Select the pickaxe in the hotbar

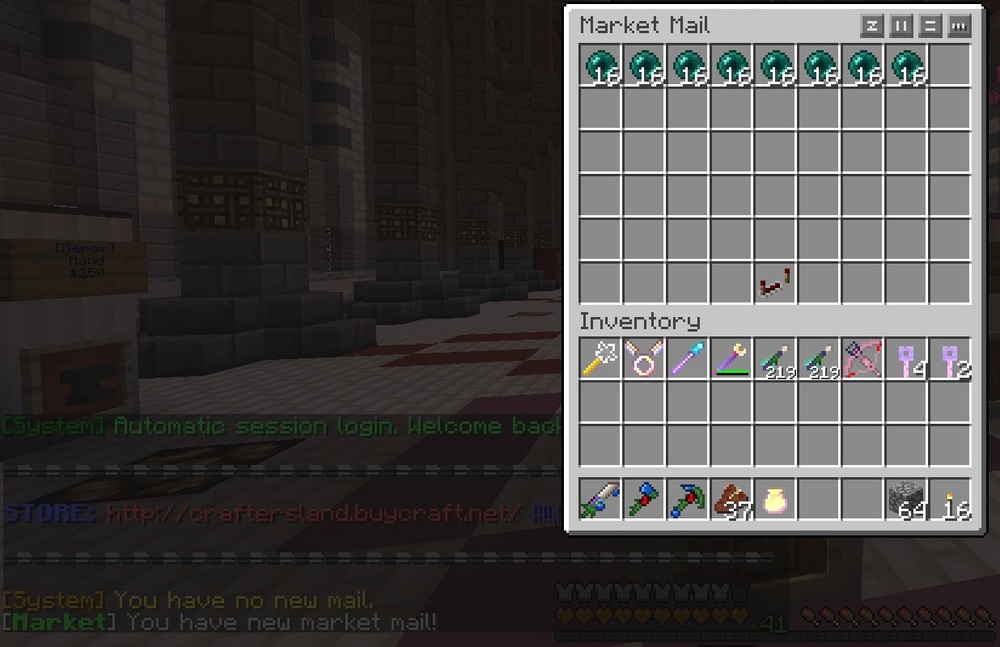click(688, 499)
